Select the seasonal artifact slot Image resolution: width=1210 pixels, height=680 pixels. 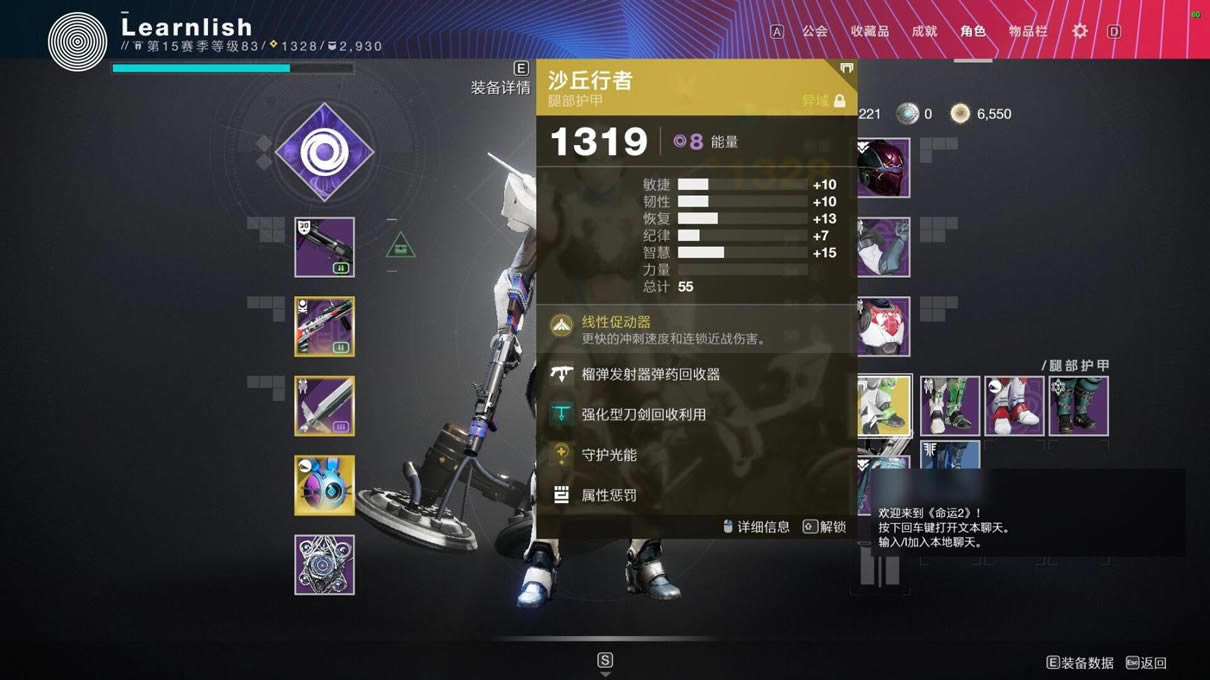[x=324, y=565]
